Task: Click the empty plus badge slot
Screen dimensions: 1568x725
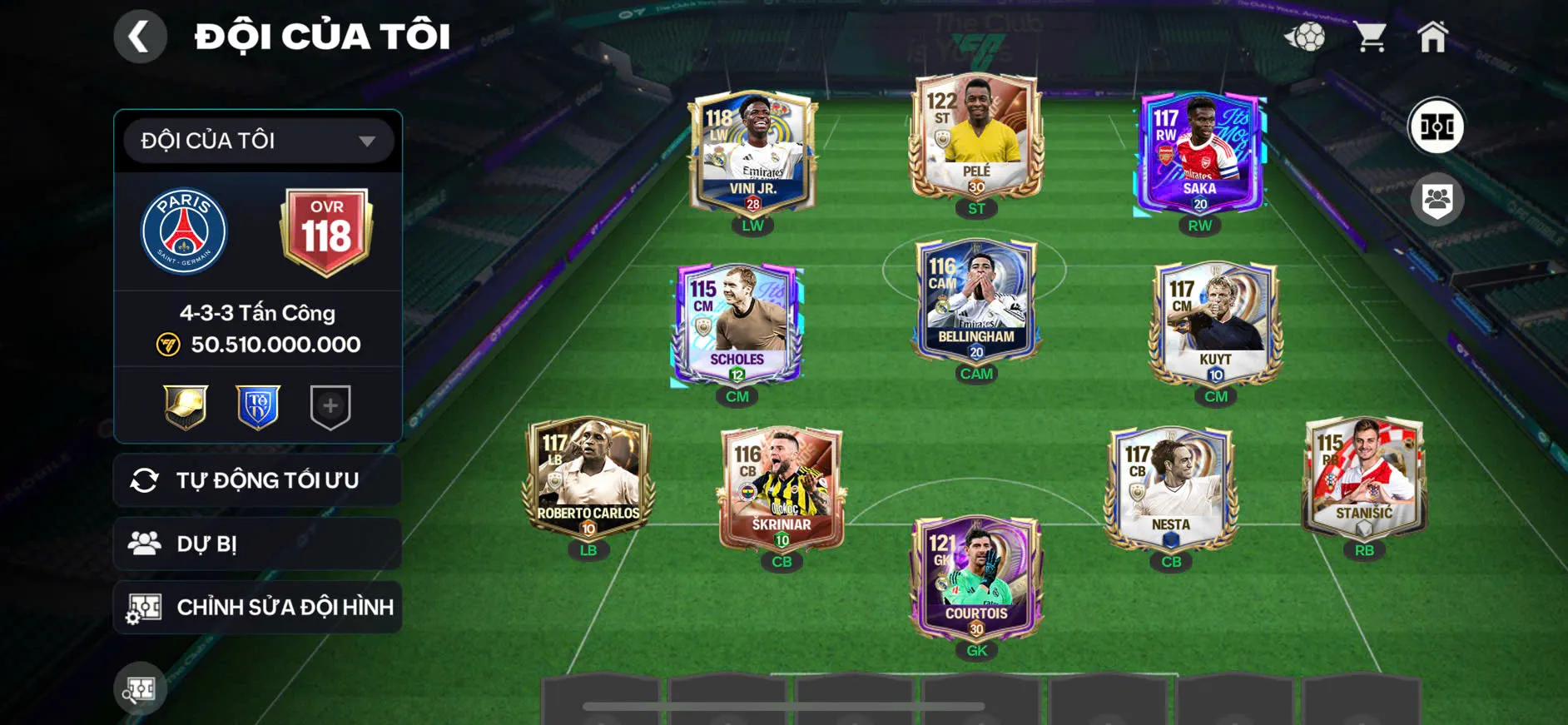Action: (x=330, y=405)
